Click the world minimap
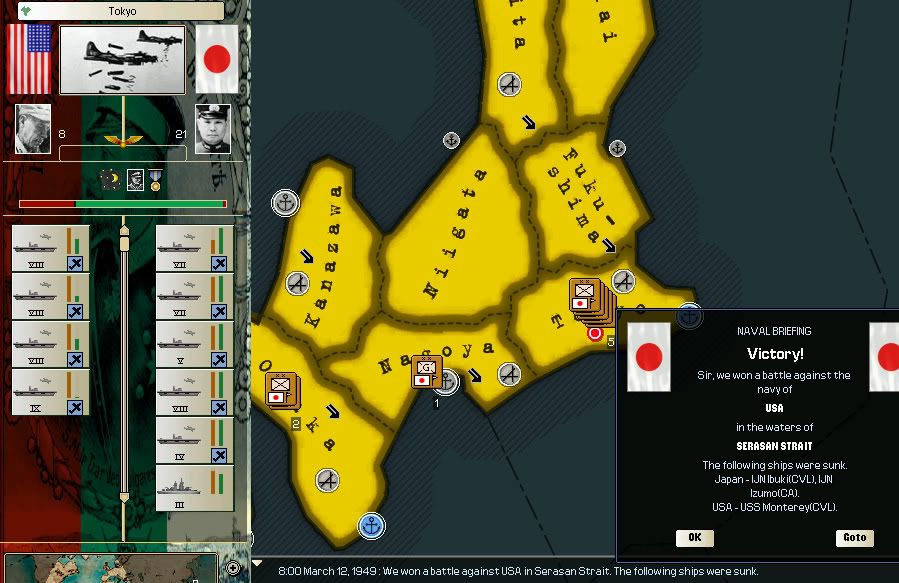Image resolution: width=899 pixels, height=583 pixels. click(110, 568)
